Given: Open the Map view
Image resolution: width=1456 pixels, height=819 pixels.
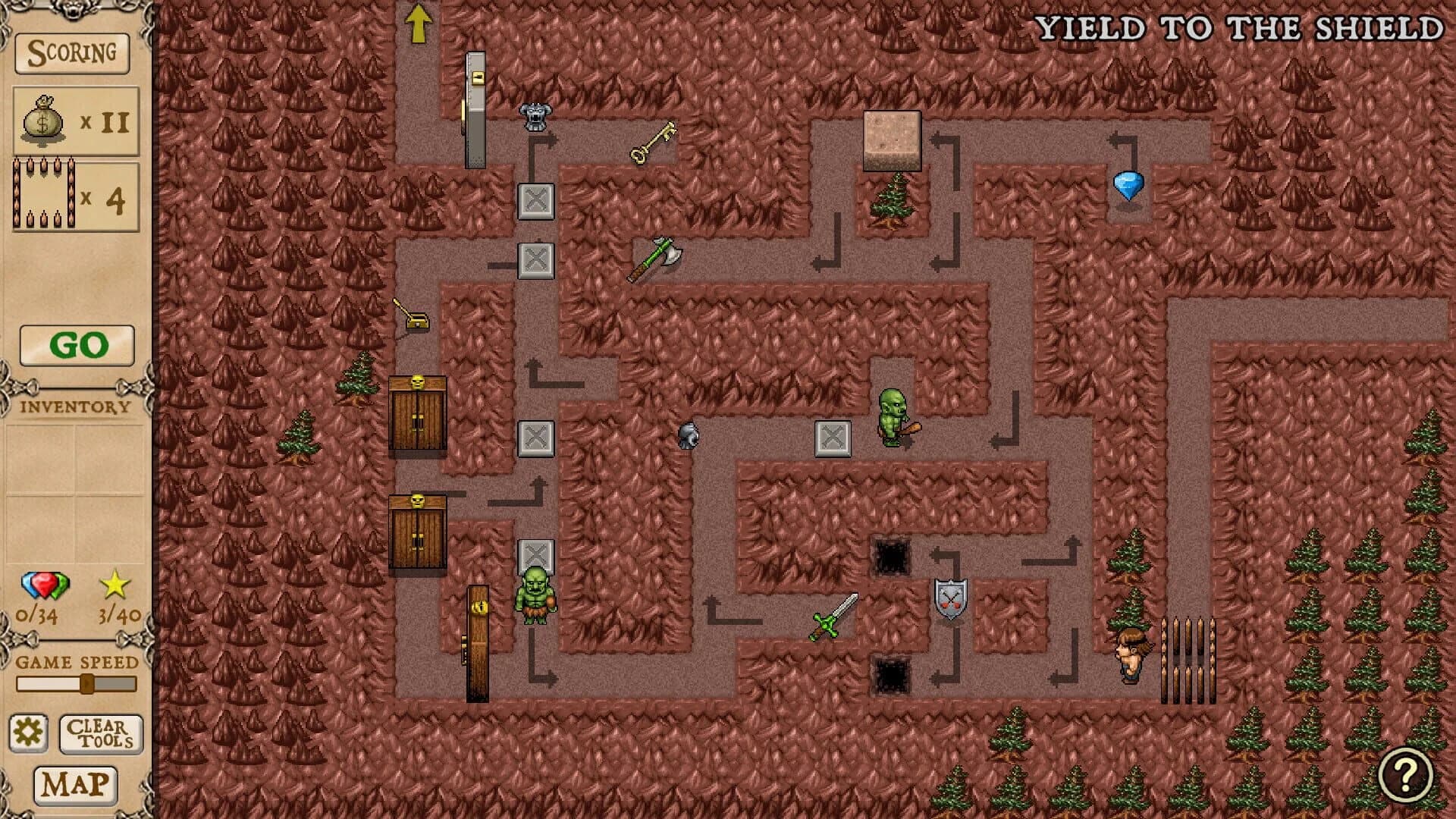Looking at the screenshot, I should click(x=76, y=786).
